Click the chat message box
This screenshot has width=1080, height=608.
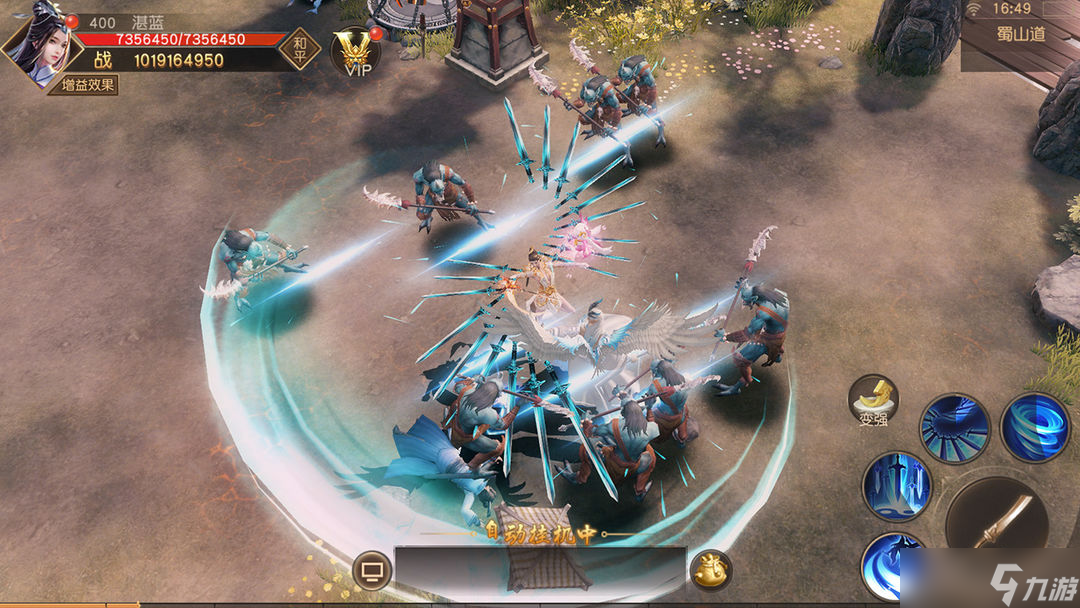pos(540,570)
